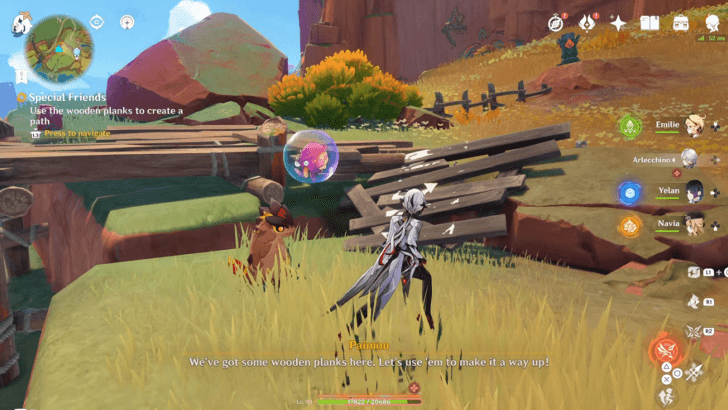Open the character head profile icon
Image resolution: width=728 pixels, height=410 pixels.
click(711, 23)
